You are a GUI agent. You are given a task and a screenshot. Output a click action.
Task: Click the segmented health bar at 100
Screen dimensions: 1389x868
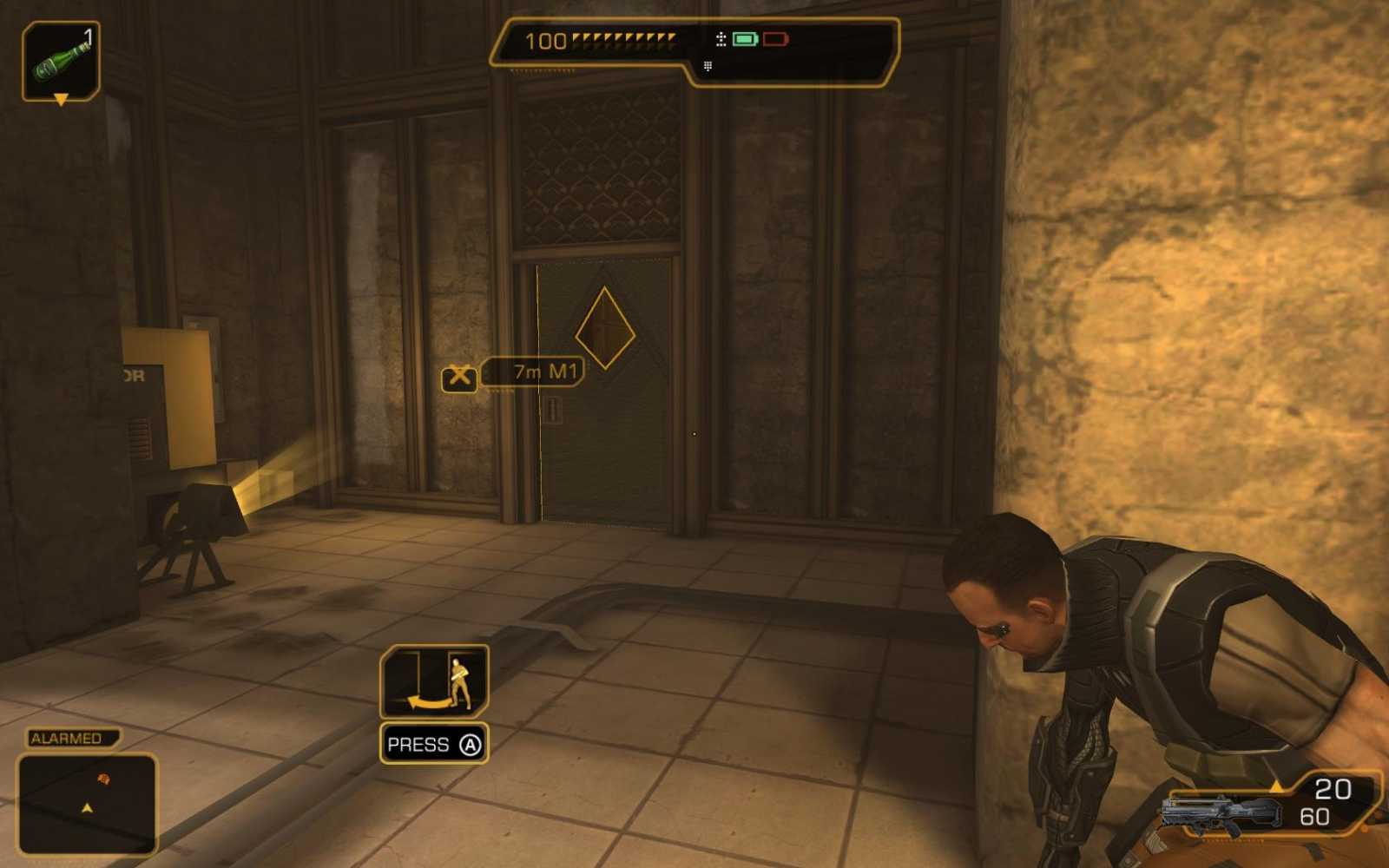tap(599, 40)
